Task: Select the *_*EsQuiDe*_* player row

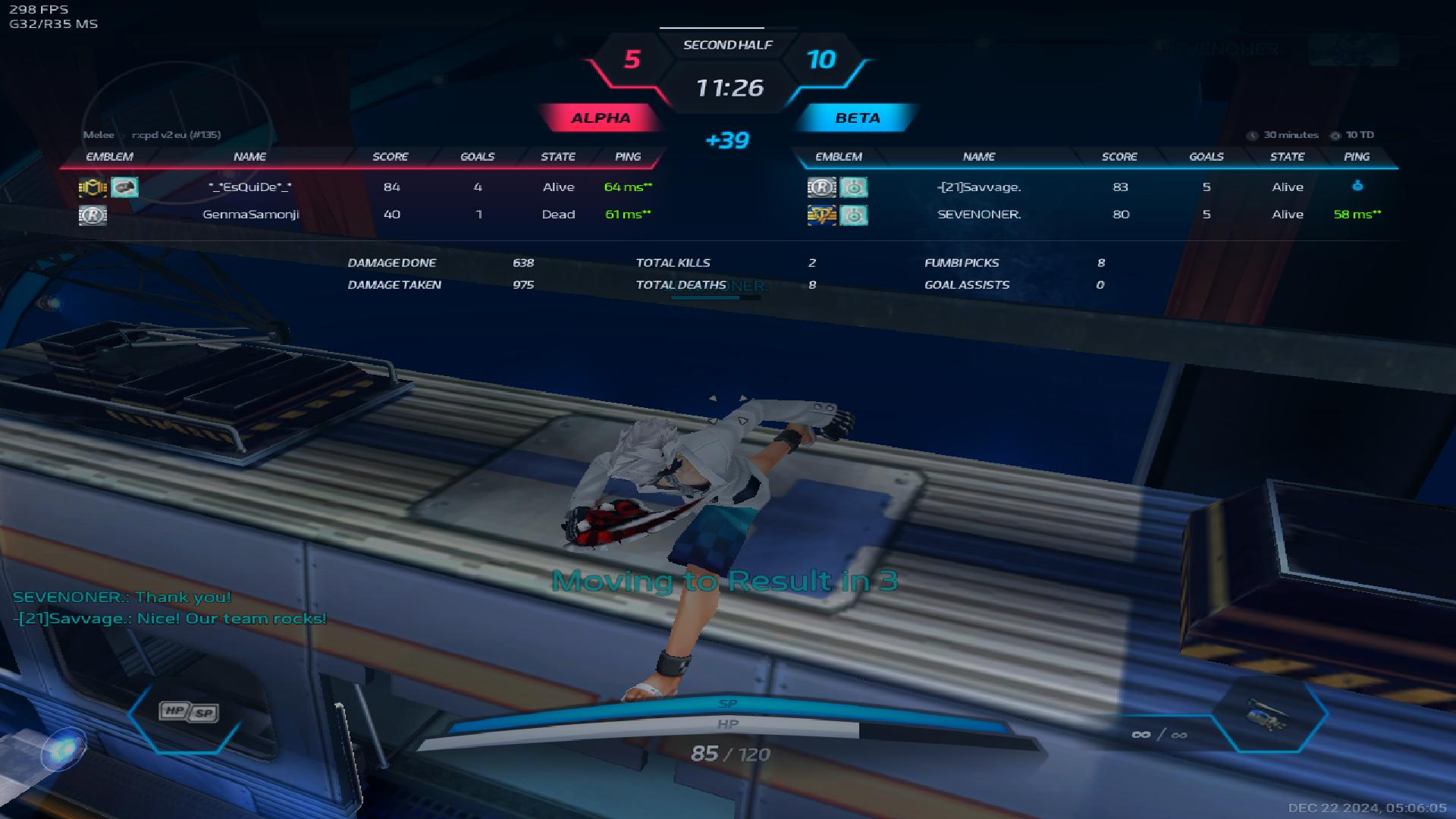Action: 249,187
